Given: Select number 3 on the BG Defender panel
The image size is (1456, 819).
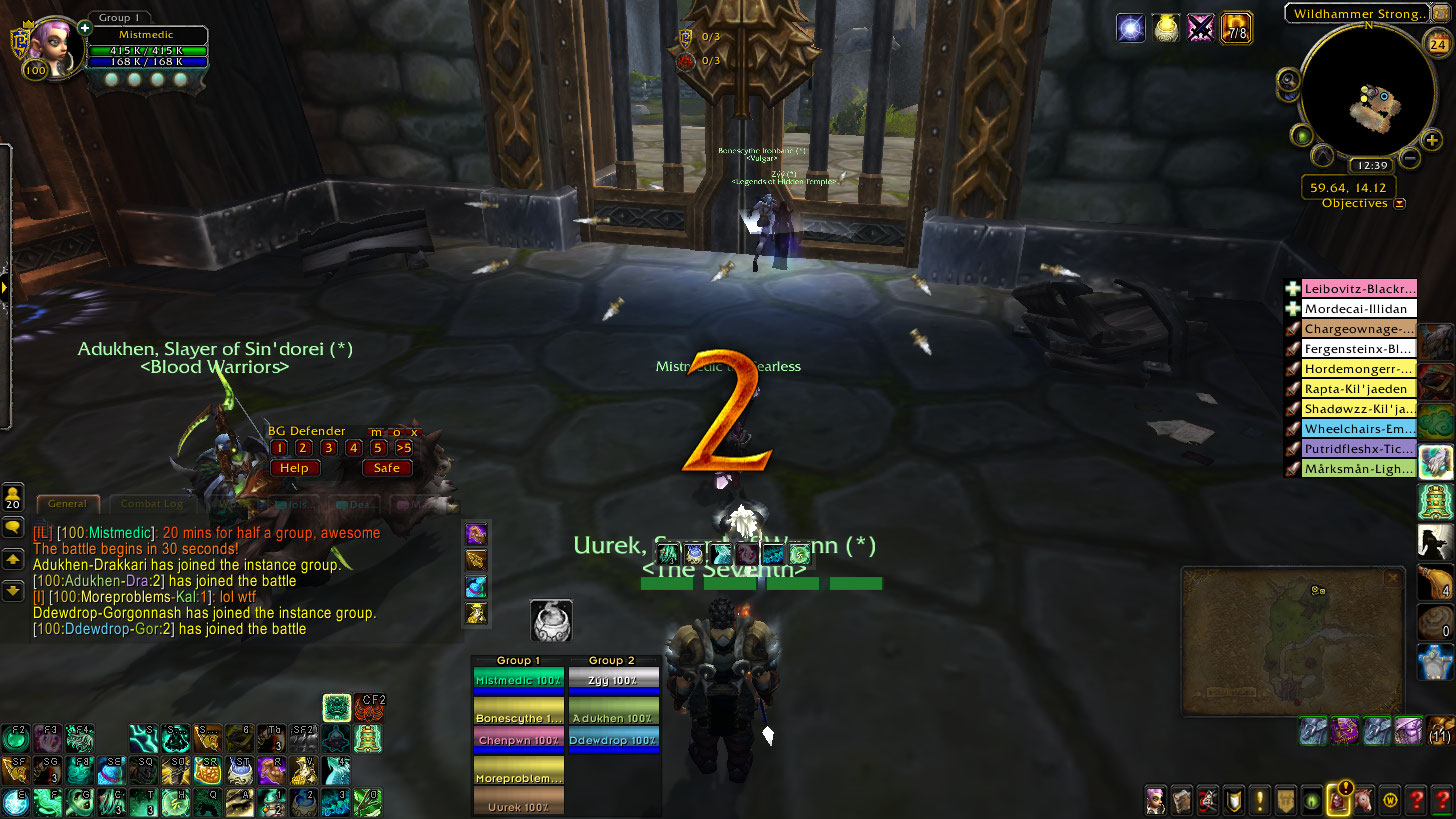Looking at the screenshot, I should pos(328,448).
